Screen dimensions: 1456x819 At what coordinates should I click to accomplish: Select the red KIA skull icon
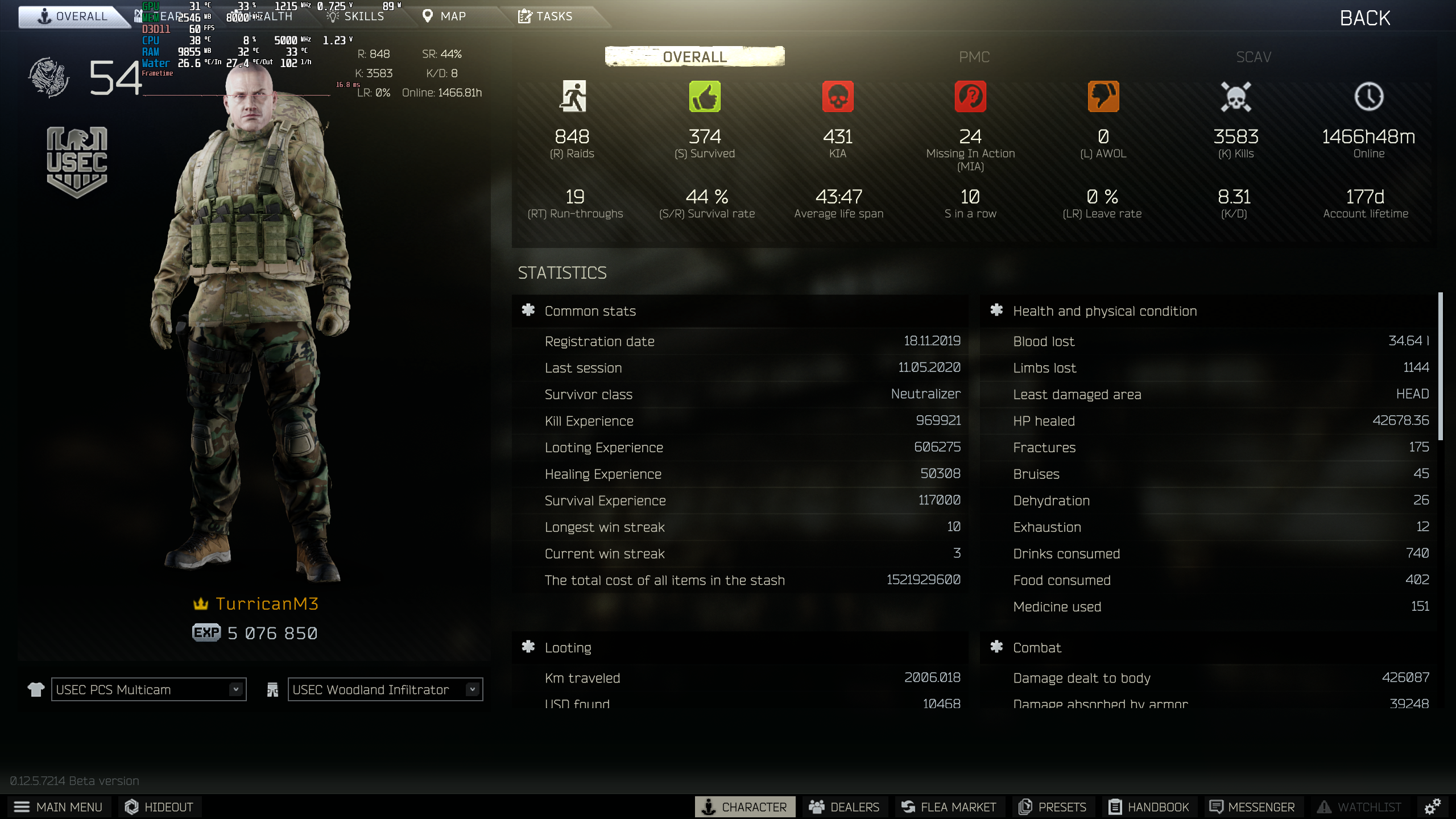coord(838,97)
